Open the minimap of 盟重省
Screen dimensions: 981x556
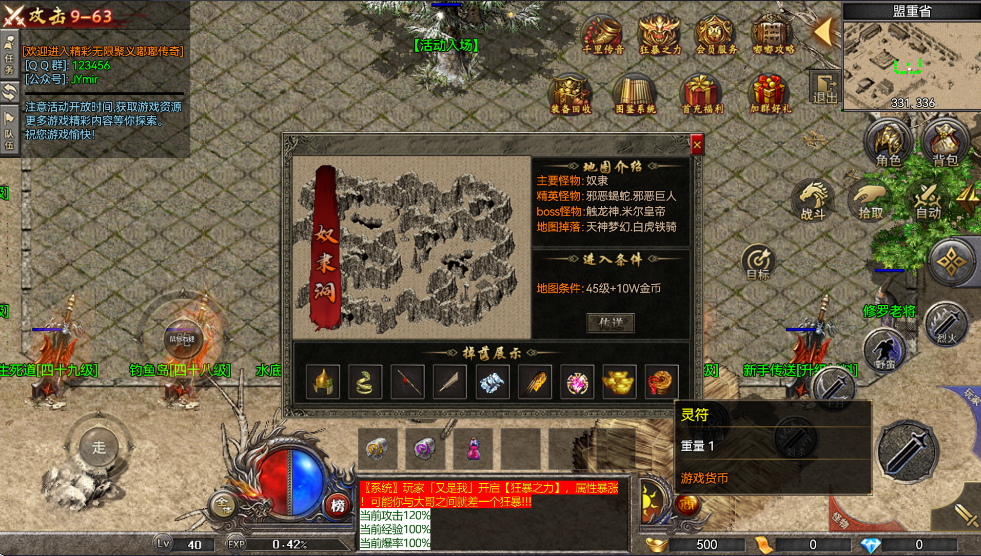[x=911, y=61]
